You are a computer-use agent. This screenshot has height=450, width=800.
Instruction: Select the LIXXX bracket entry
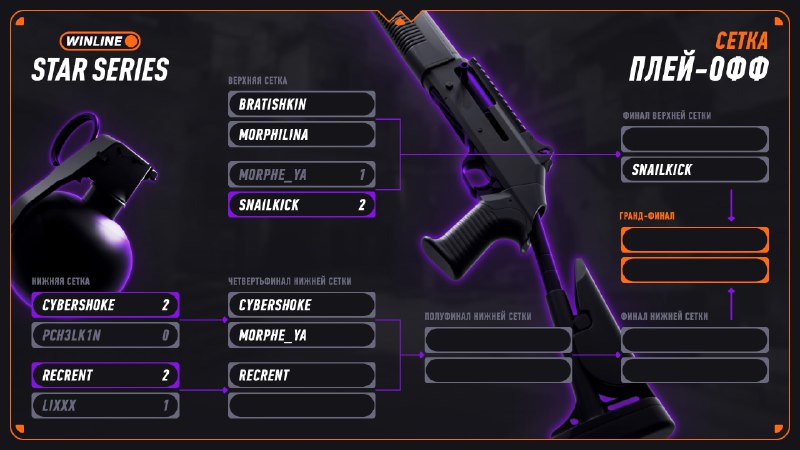point(105,405)
